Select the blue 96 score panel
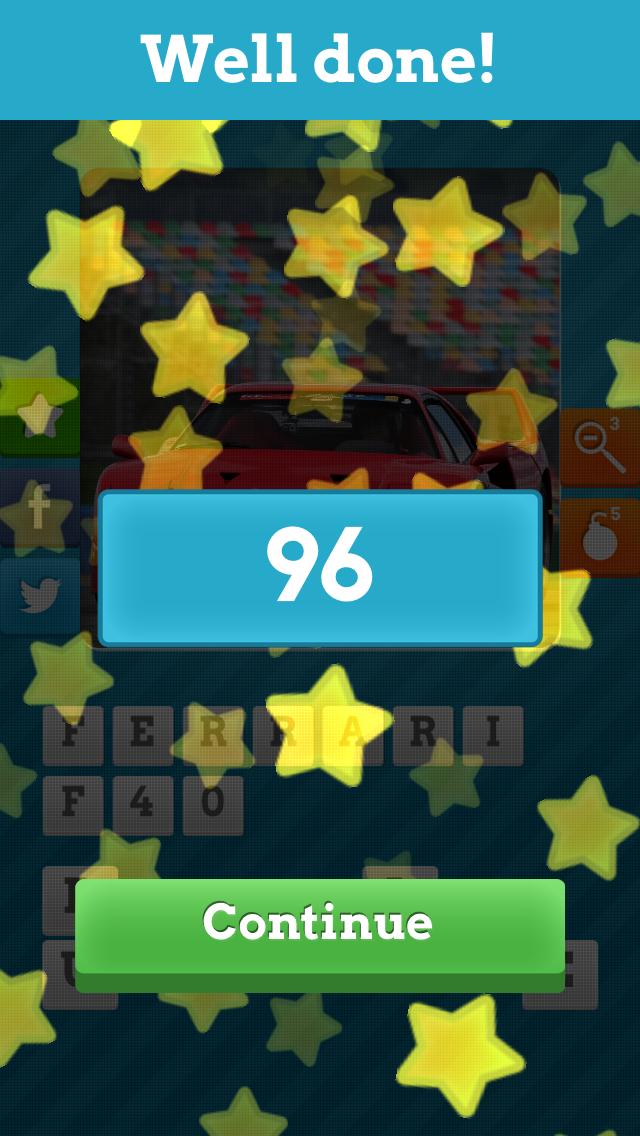The height and width of the screenshot is (1136, 640). pos(319,567)
